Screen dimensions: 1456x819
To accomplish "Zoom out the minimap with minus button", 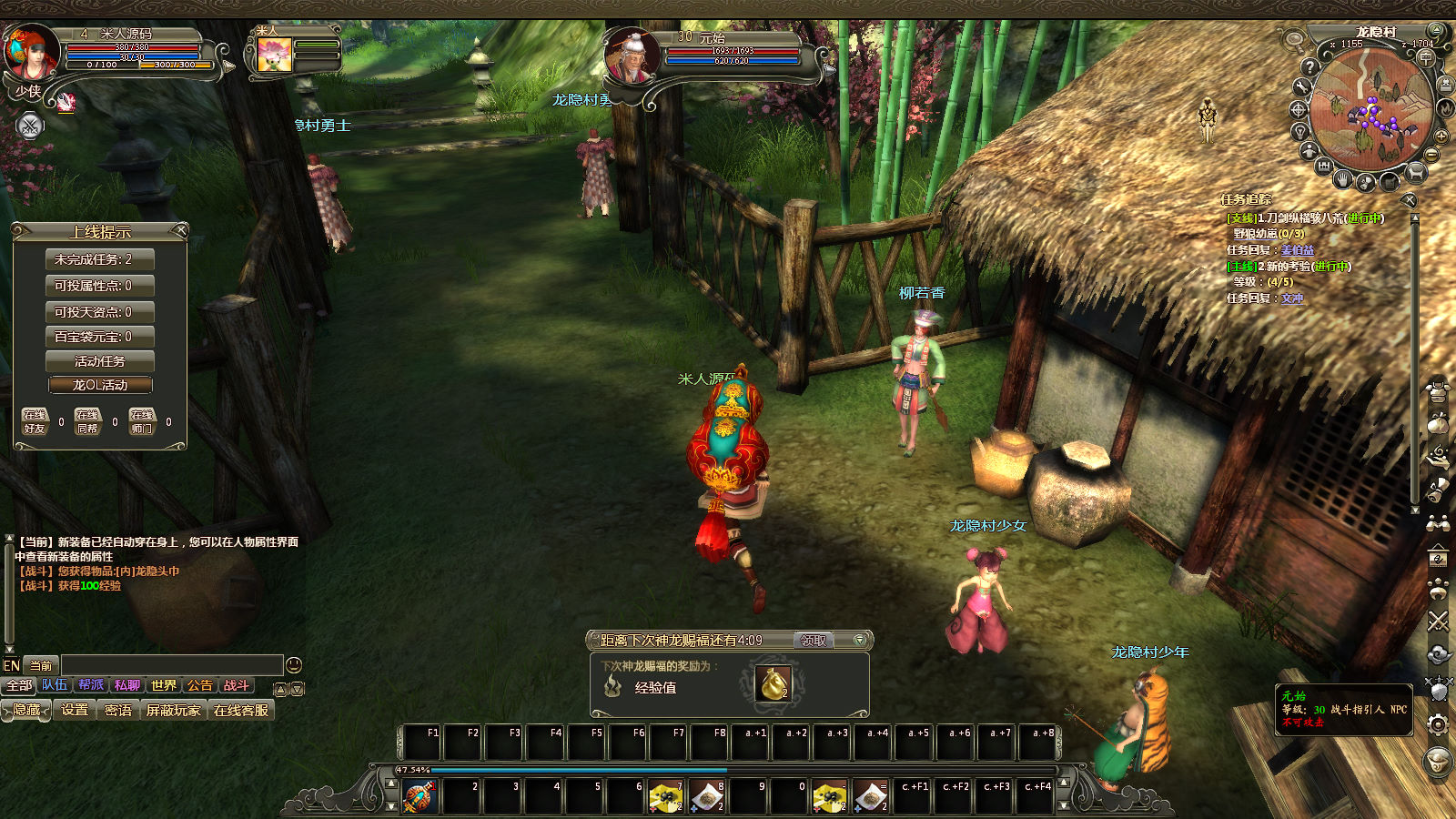I will point(1431,156).
